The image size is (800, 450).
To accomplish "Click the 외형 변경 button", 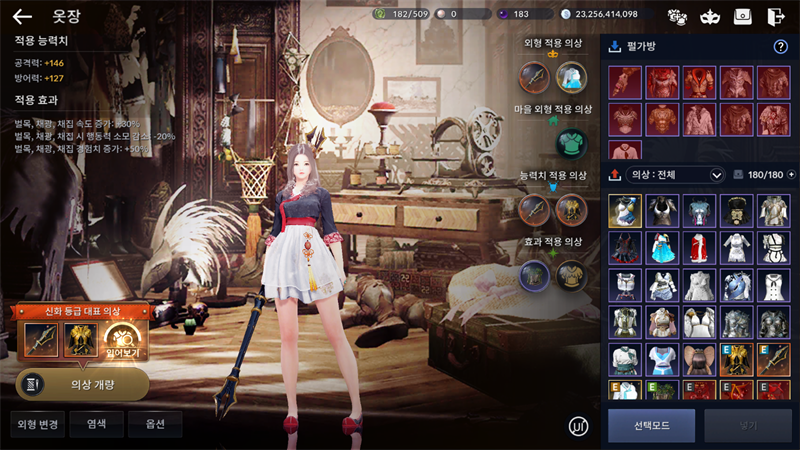I will tap(38, 424).
